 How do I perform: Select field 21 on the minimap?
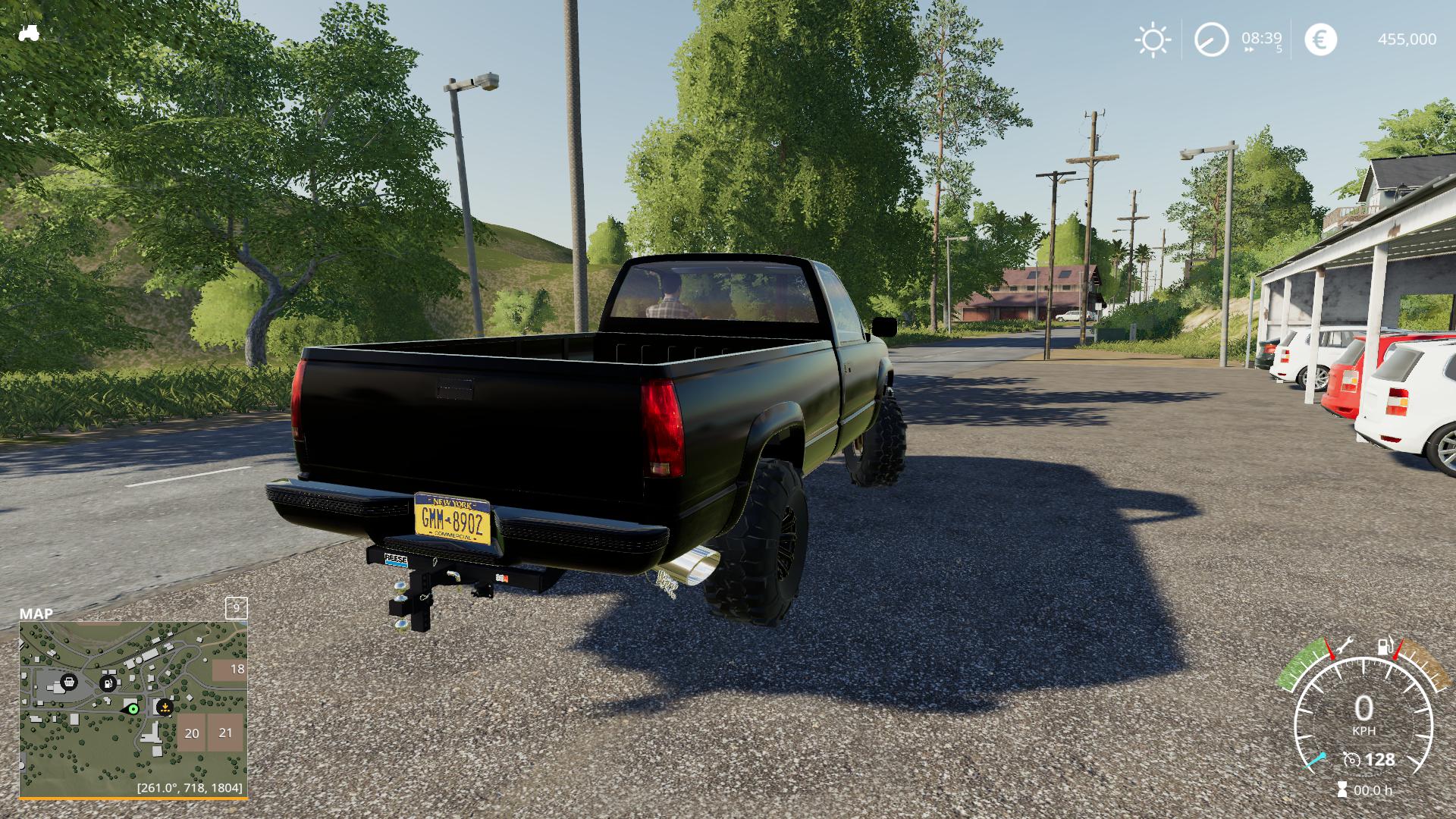click(225, 733)
